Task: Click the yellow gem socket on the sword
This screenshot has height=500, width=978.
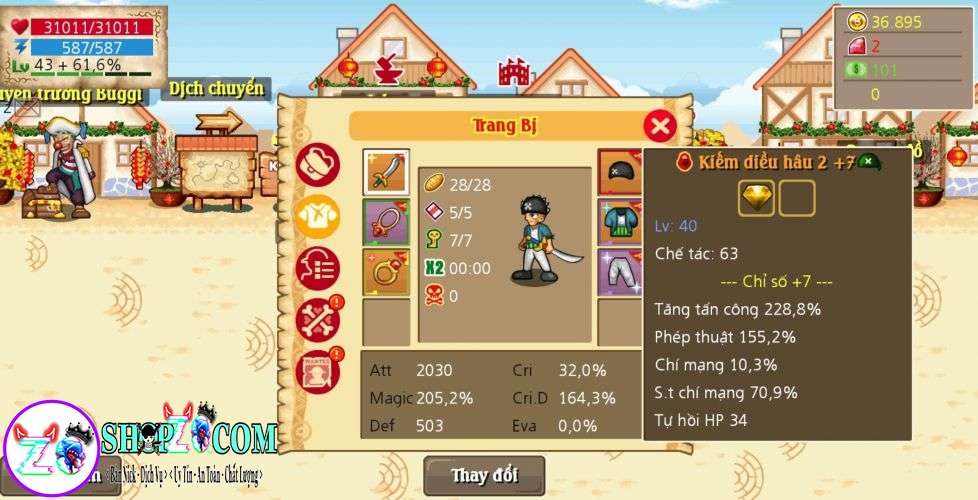Action: [x=756, y=198]
